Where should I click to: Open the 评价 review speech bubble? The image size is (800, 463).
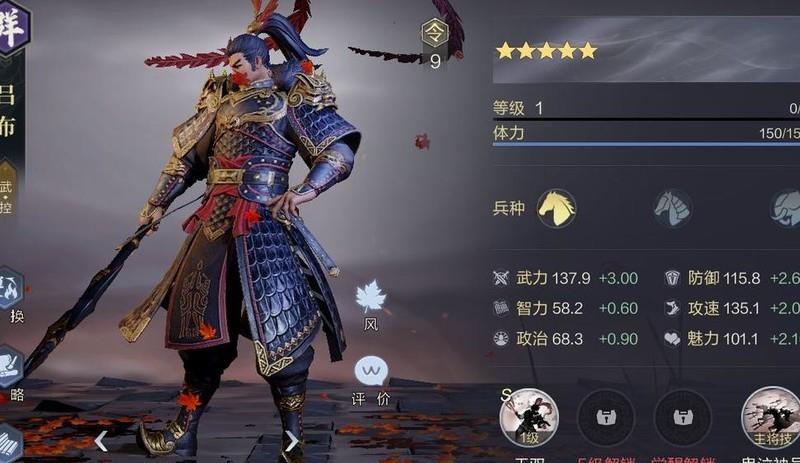click(x=371, y=373)
